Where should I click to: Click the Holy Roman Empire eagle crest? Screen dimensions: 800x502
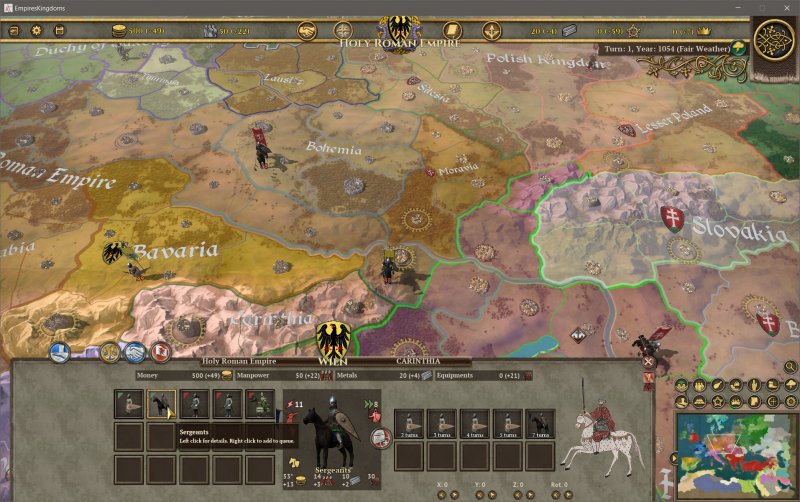[x=399, y=30]
